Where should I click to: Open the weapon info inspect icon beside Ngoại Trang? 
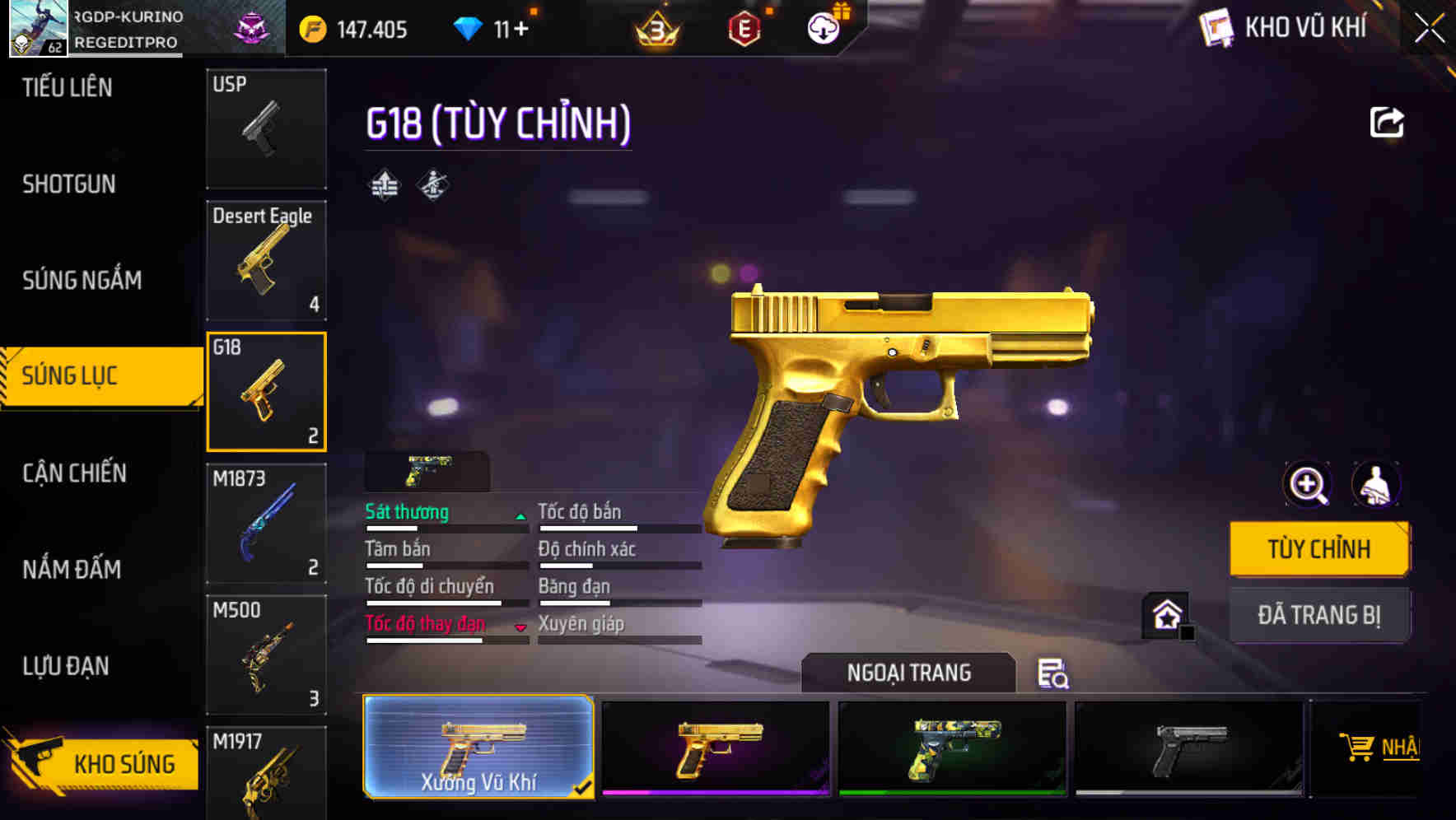click(x=1054, y=673)
